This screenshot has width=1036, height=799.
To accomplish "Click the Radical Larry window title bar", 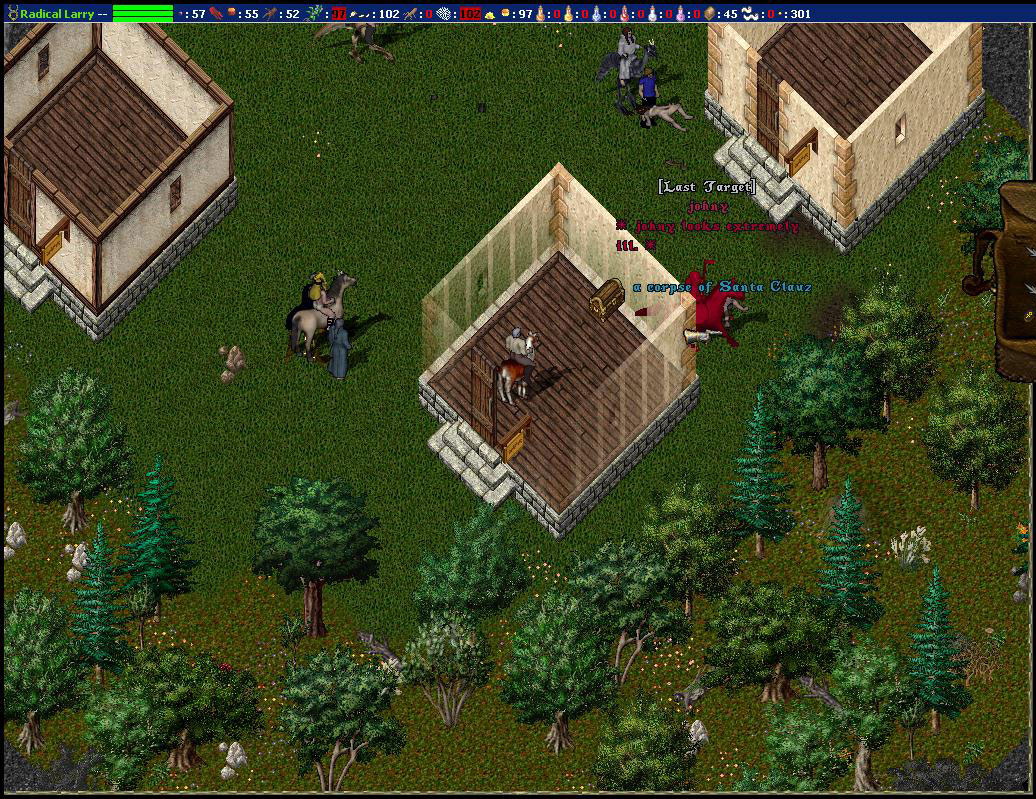I will [x=60, y=13].
